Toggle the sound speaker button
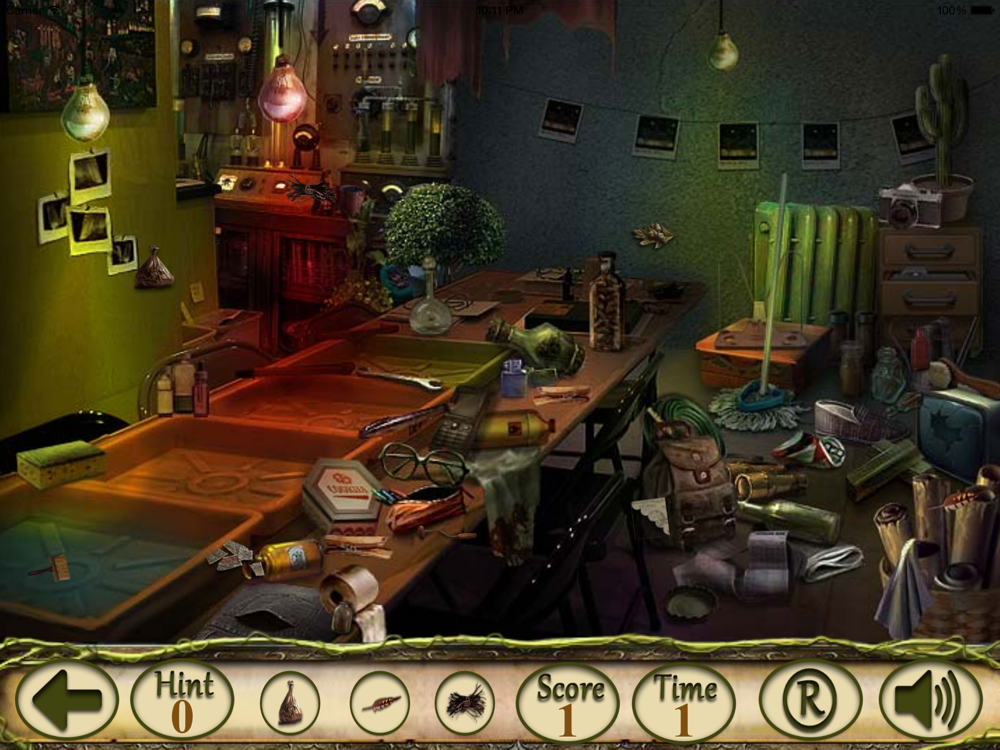The height and width of the screenshot is (750, 1000). (x=930, y=700)
